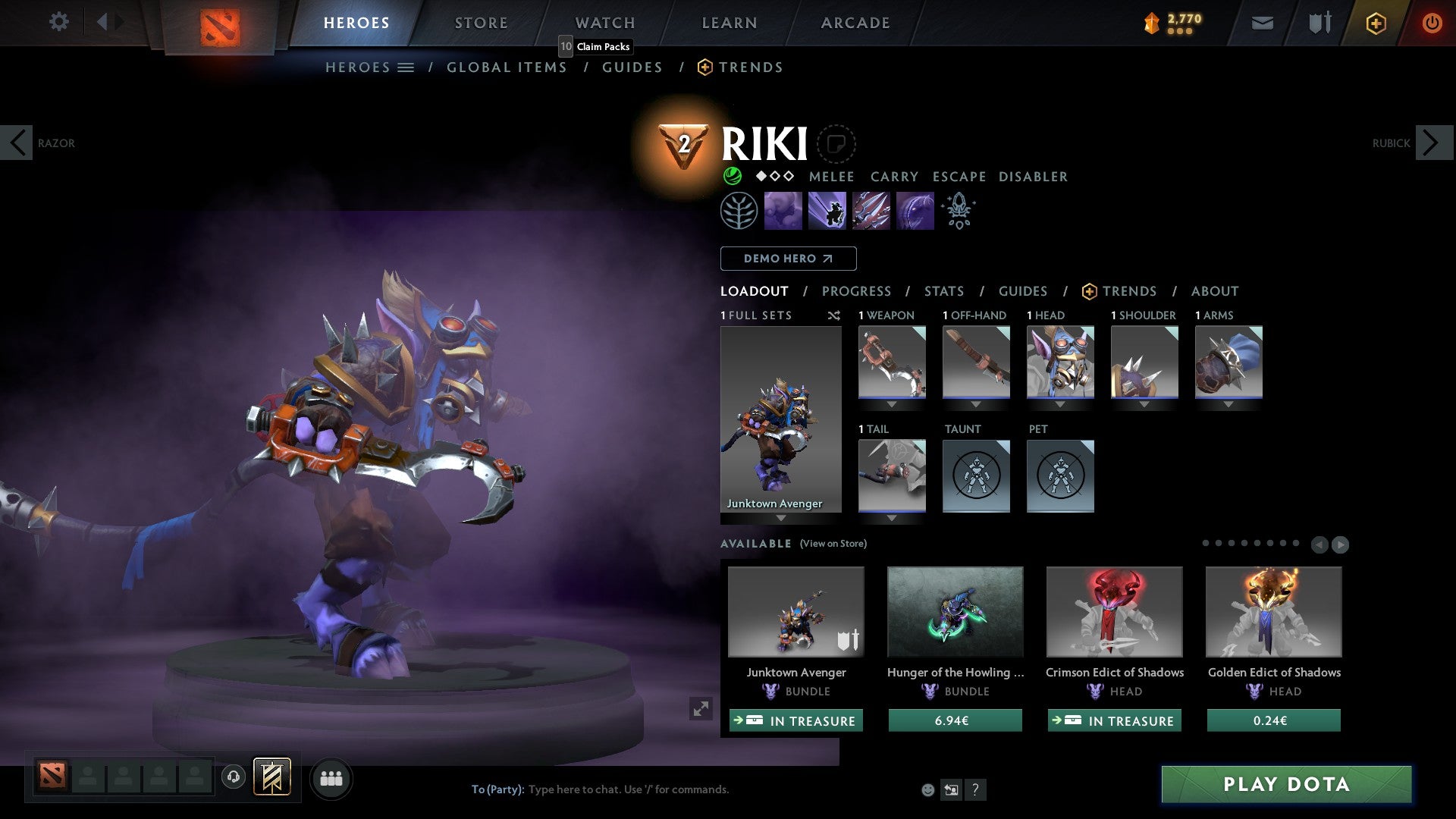
Task: Open the friends list icon bottom-right
Action: click(x=331, y=778)
